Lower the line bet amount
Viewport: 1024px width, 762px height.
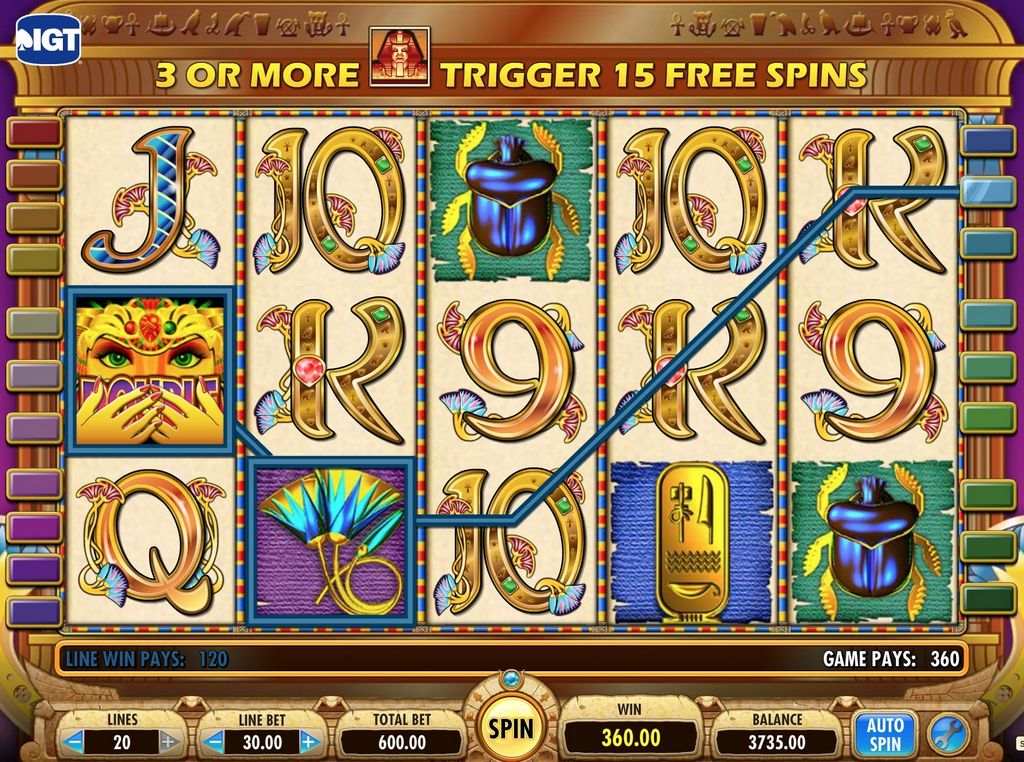pos(215,742)
